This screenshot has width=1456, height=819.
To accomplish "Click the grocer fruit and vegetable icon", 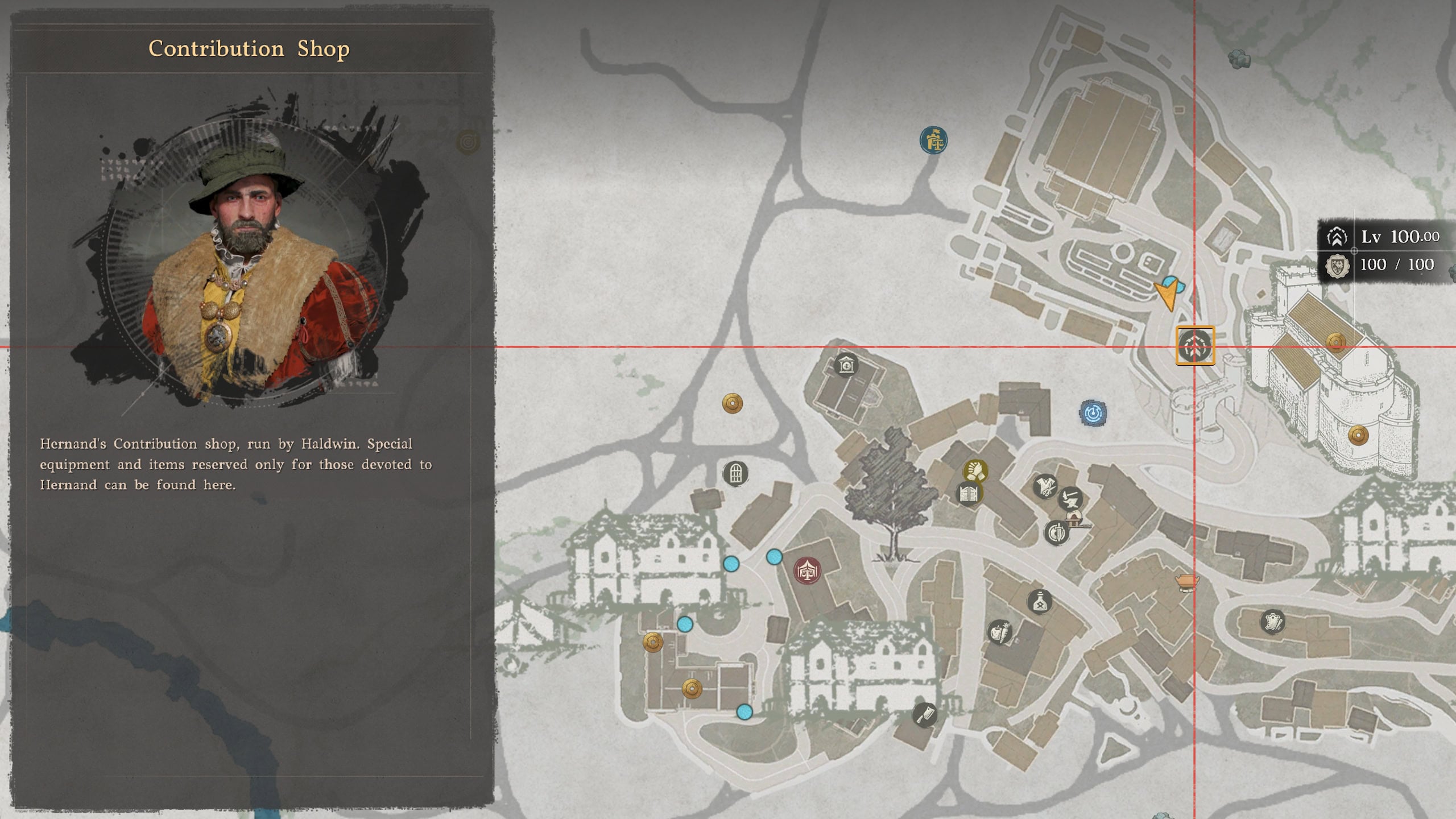I will [x=999, y=634].
